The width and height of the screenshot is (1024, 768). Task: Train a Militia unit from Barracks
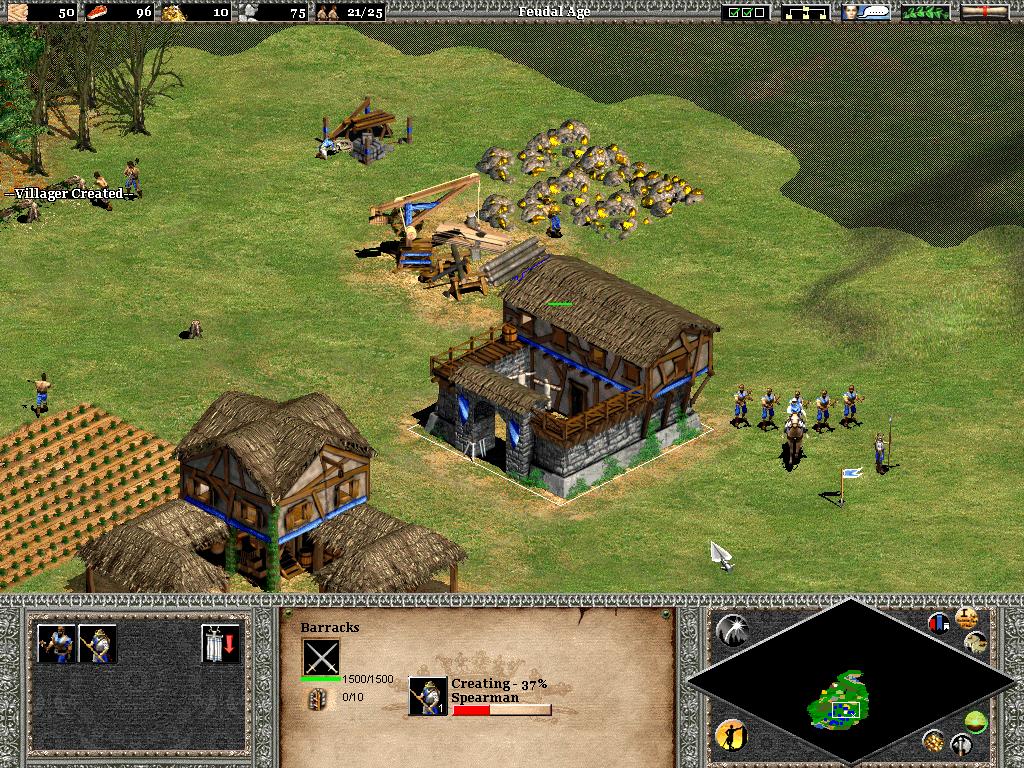pos(57,644)
